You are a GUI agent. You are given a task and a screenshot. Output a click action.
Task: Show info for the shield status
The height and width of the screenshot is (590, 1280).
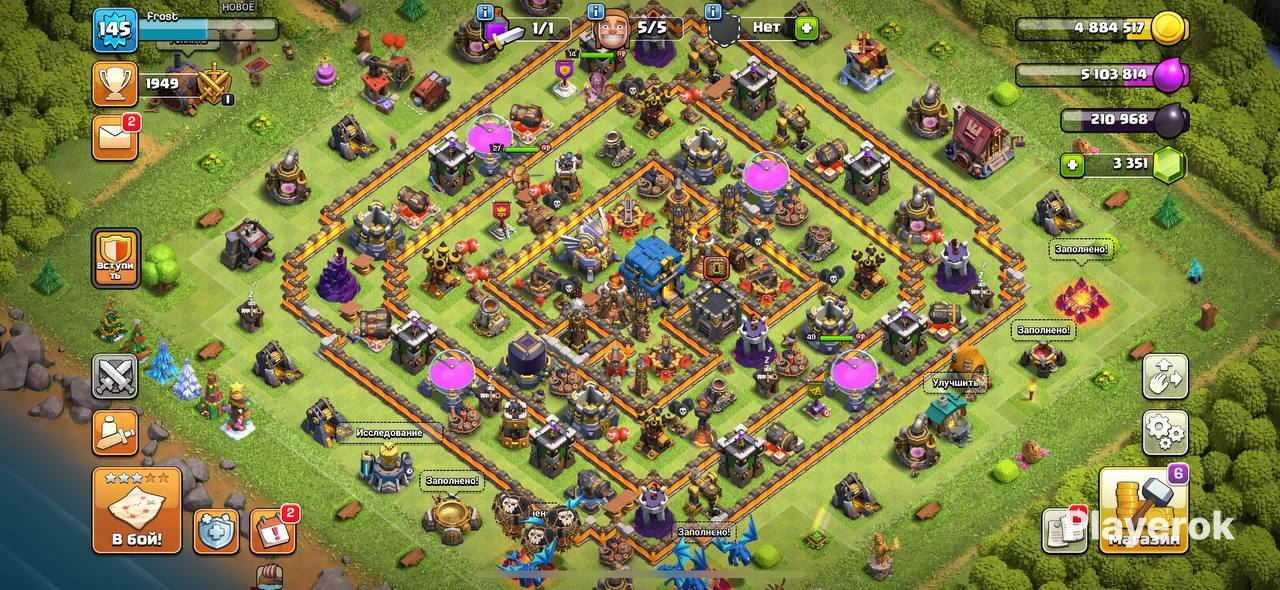coord(713,12)
